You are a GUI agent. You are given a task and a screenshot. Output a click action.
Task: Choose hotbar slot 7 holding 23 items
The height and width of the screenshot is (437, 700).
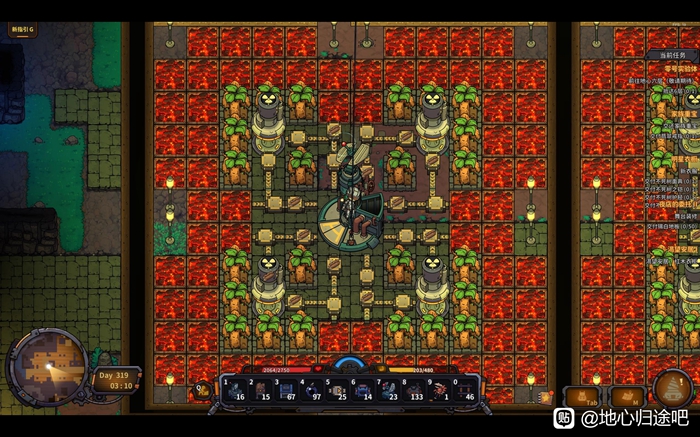coord(389,389)
